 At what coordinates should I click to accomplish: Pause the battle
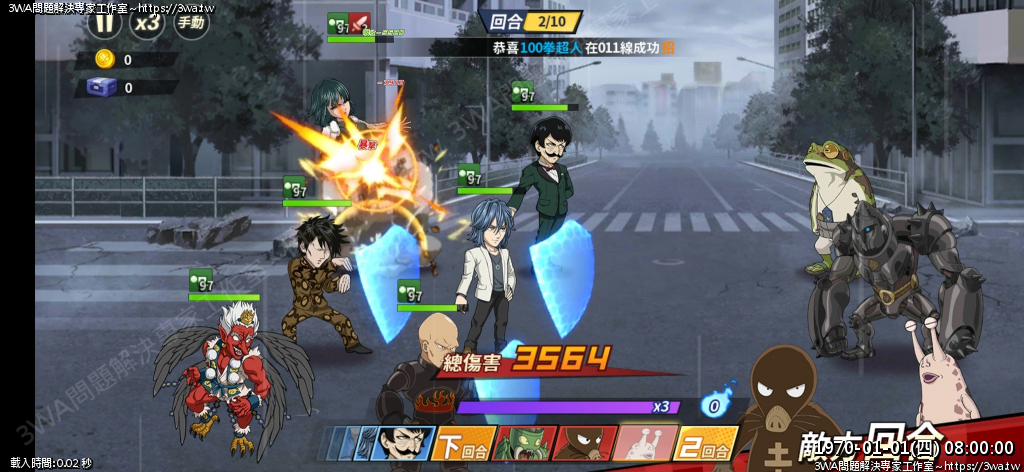103,22
